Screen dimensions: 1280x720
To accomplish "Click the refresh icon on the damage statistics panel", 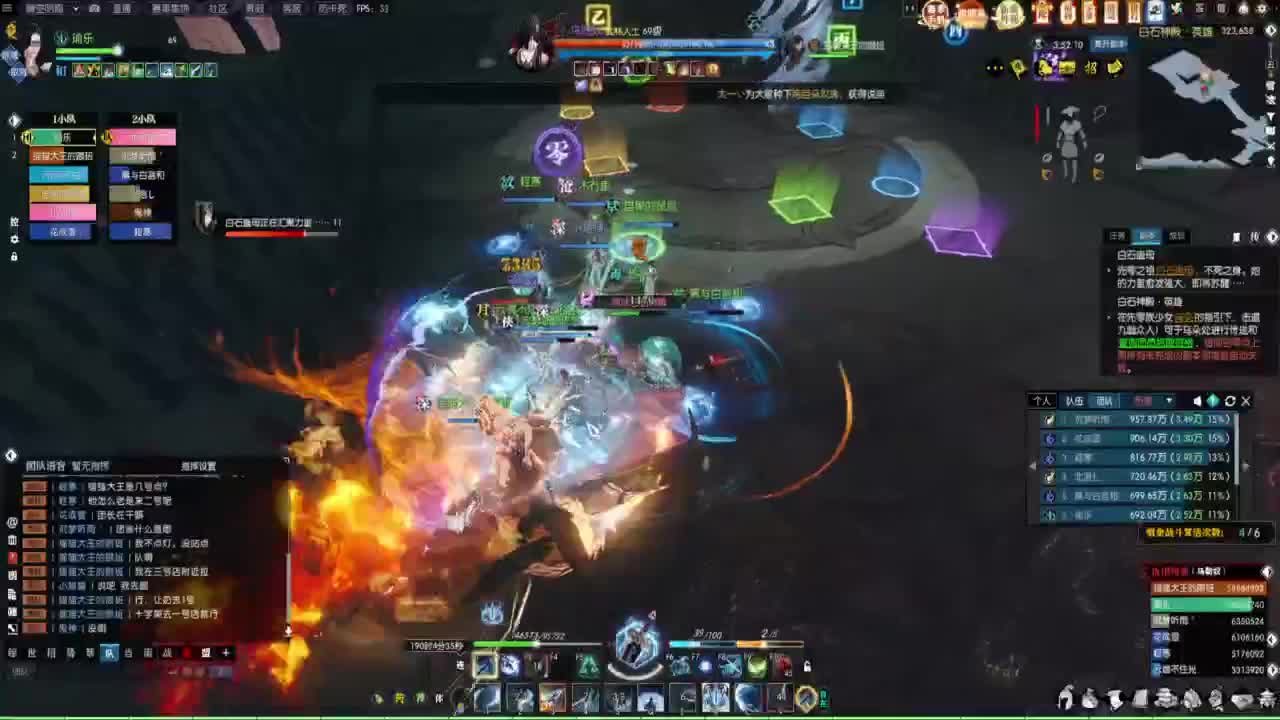I will tap(1230, 401).
